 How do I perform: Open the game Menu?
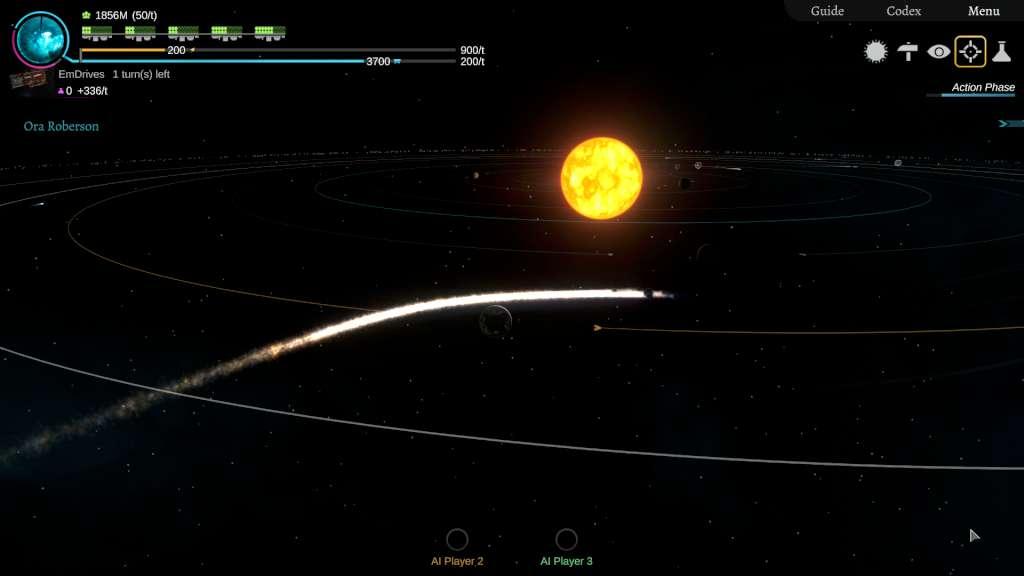(983, 11)
